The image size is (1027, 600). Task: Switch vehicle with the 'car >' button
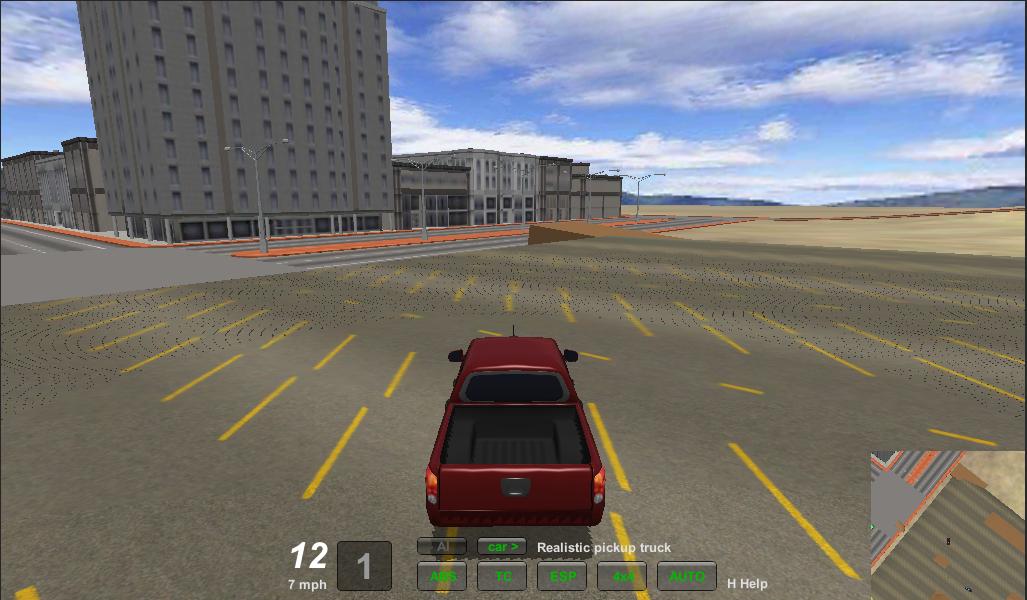[x=502, y=547]
